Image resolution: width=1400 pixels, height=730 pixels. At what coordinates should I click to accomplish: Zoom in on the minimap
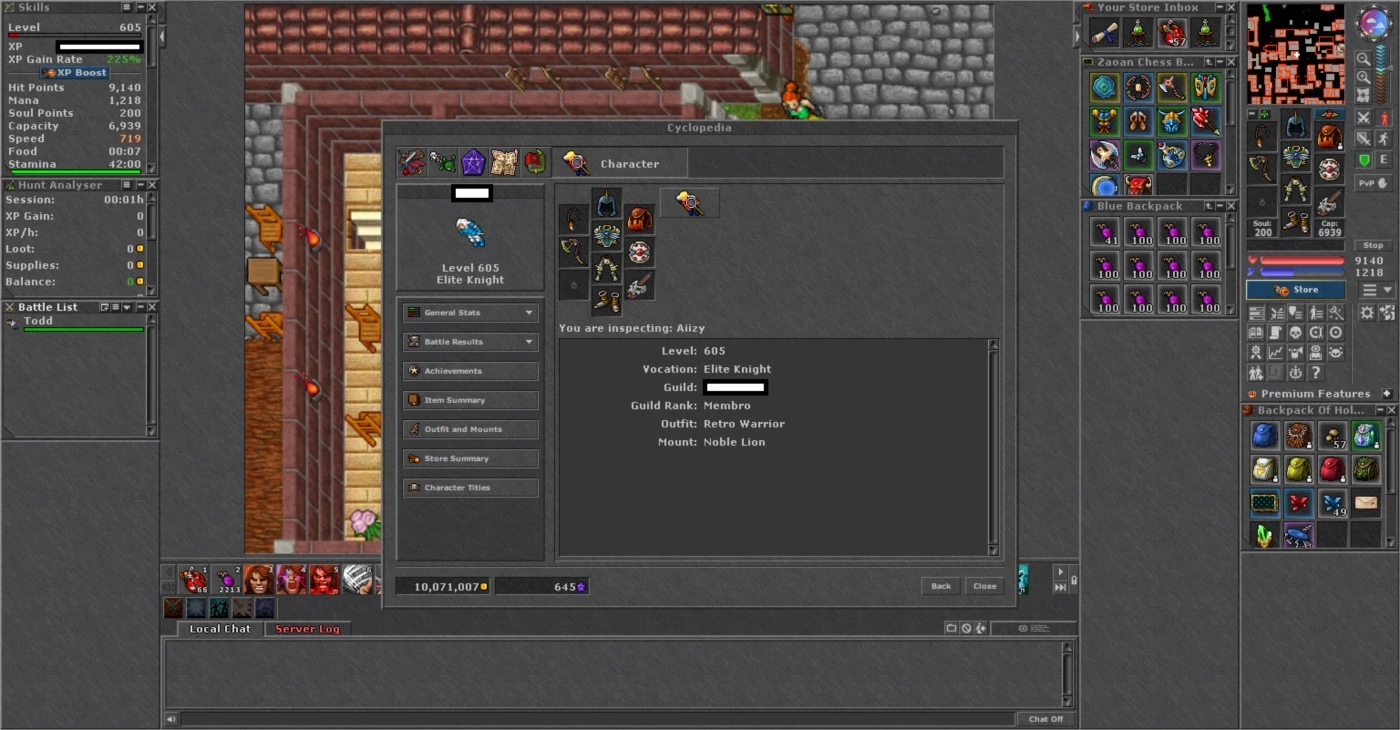(x=1364, y=77)
